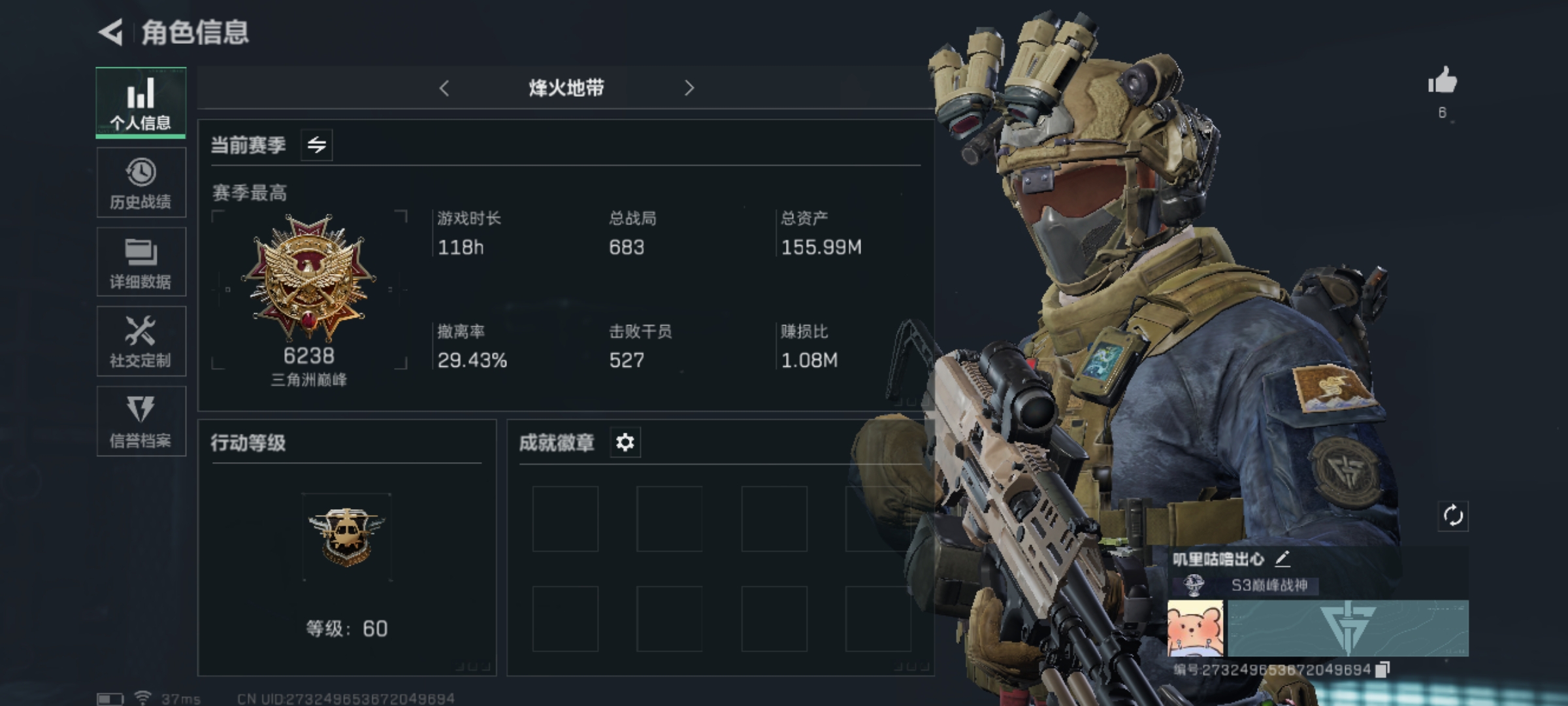Open the 详细数据 tab

point(141,263)
